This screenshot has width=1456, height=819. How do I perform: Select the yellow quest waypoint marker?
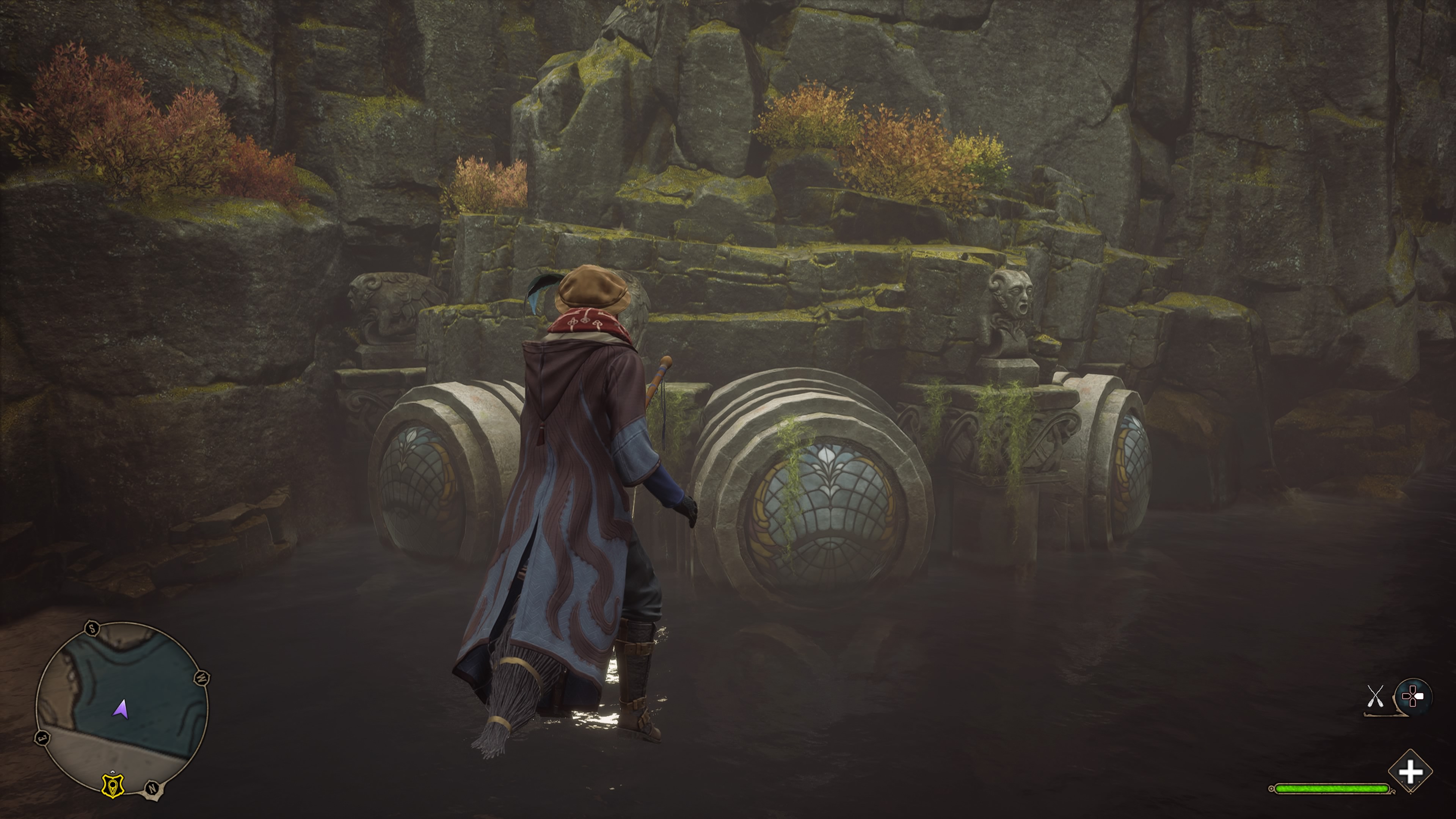[113, 784]
